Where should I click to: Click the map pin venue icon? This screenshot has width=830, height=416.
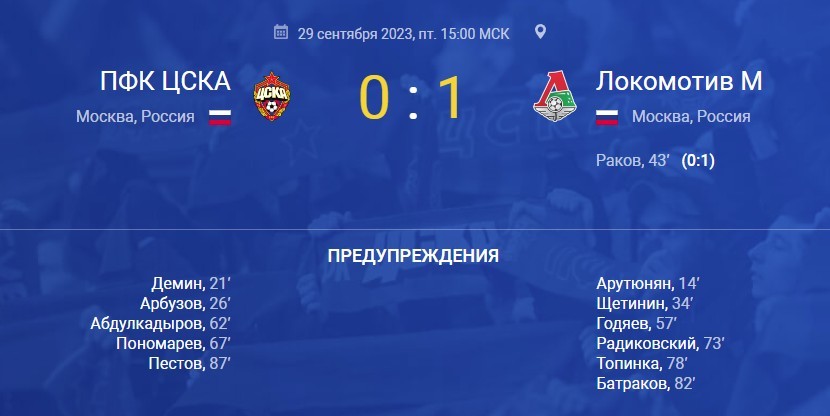pyautogui.click(x=541, y=32)
